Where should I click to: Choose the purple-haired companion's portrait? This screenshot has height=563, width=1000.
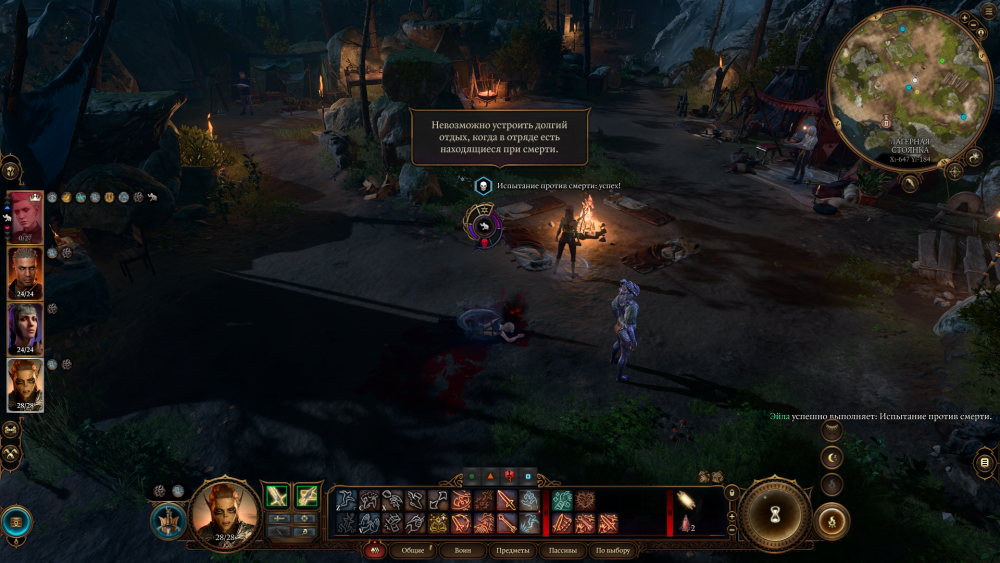[x=25, y=327]
